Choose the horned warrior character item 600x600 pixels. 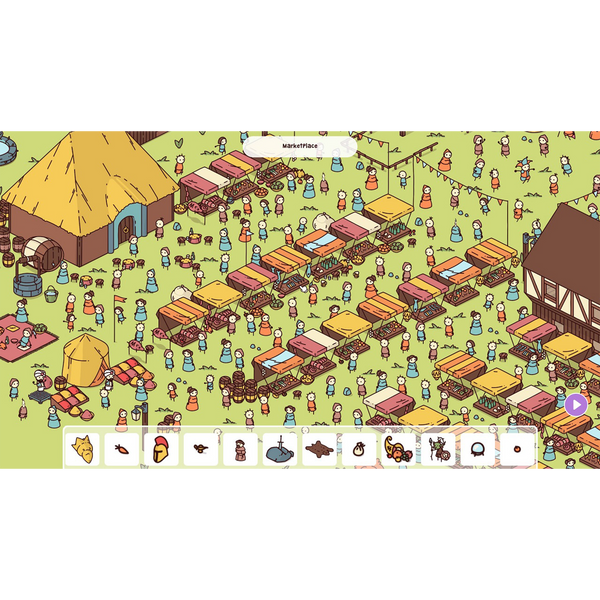point(438,449)
